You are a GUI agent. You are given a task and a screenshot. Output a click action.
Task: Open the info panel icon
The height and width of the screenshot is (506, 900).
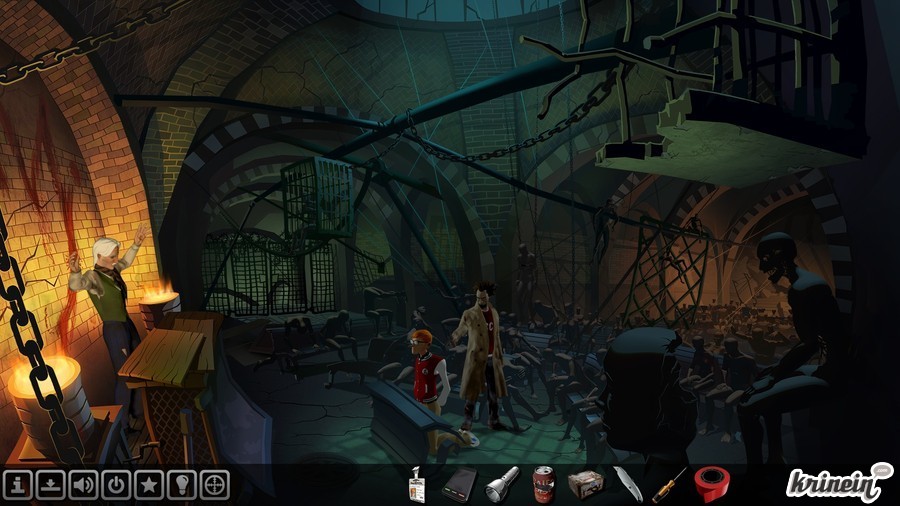[x=18, y=485]
